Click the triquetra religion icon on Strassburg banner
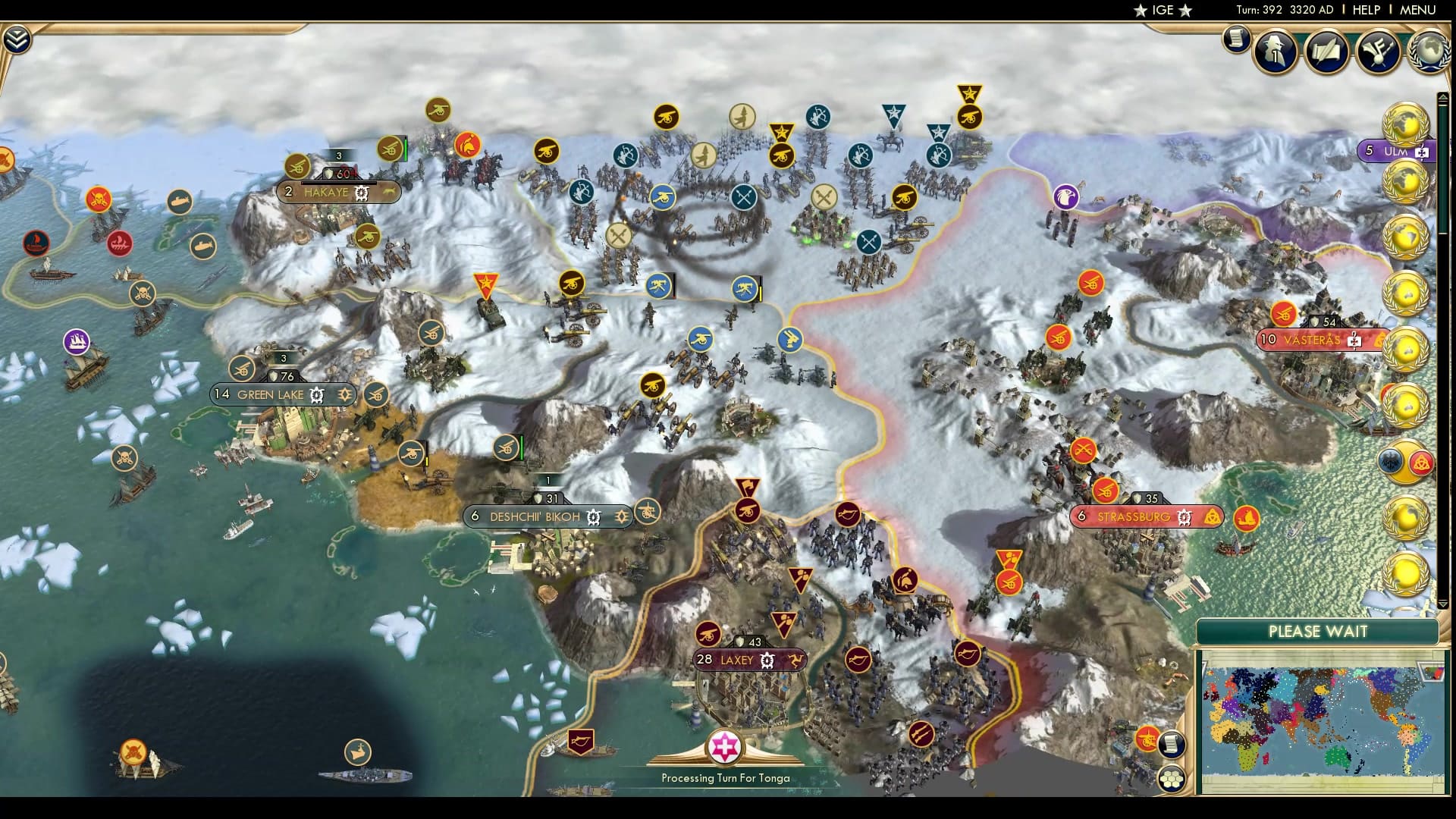The width and height of the screenshot is (1456, 819). 1212,516
